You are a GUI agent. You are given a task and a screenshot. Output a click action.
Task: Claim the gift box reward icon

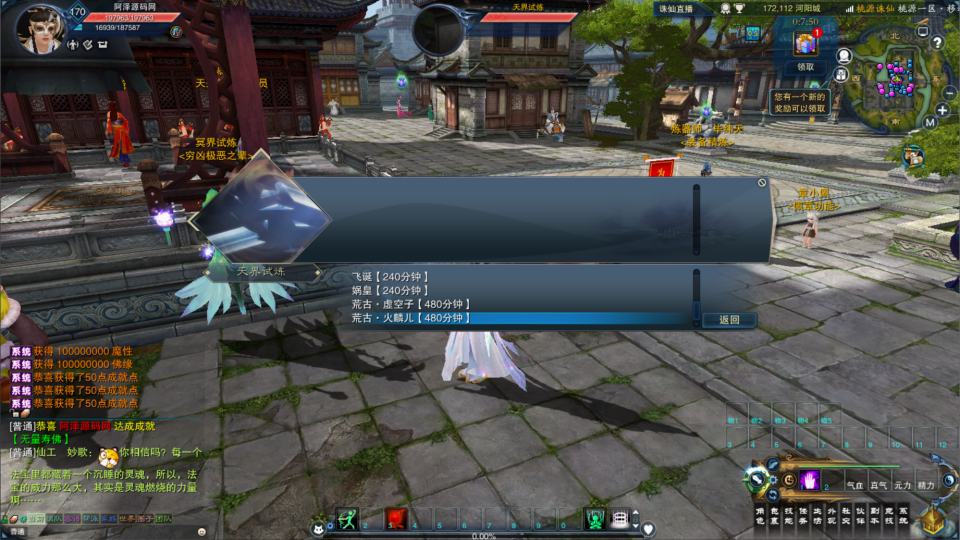point(805,45)
